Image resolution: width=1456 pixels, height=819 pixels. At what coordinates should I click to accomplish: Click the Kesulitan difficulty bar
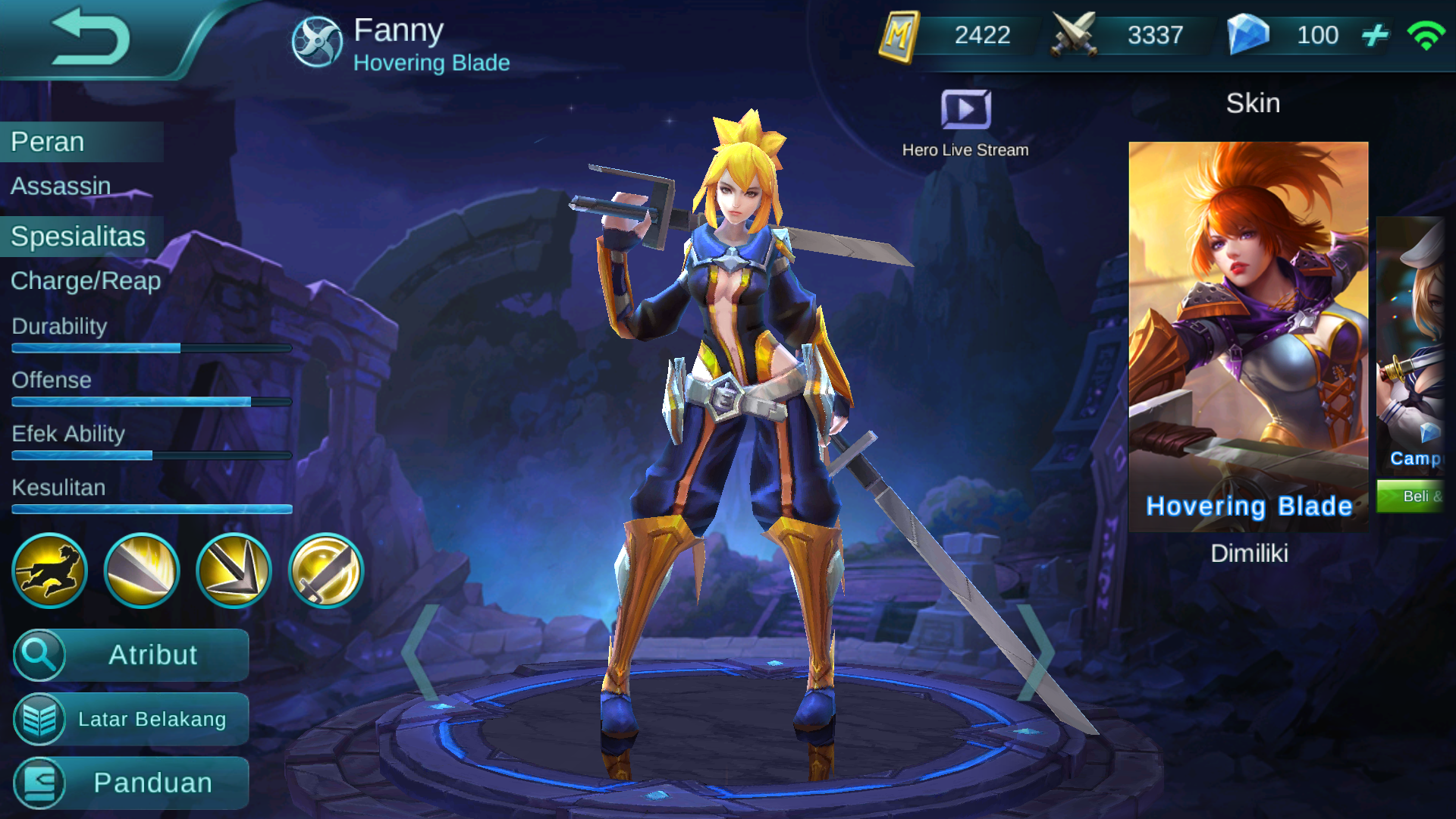point(150,510)
